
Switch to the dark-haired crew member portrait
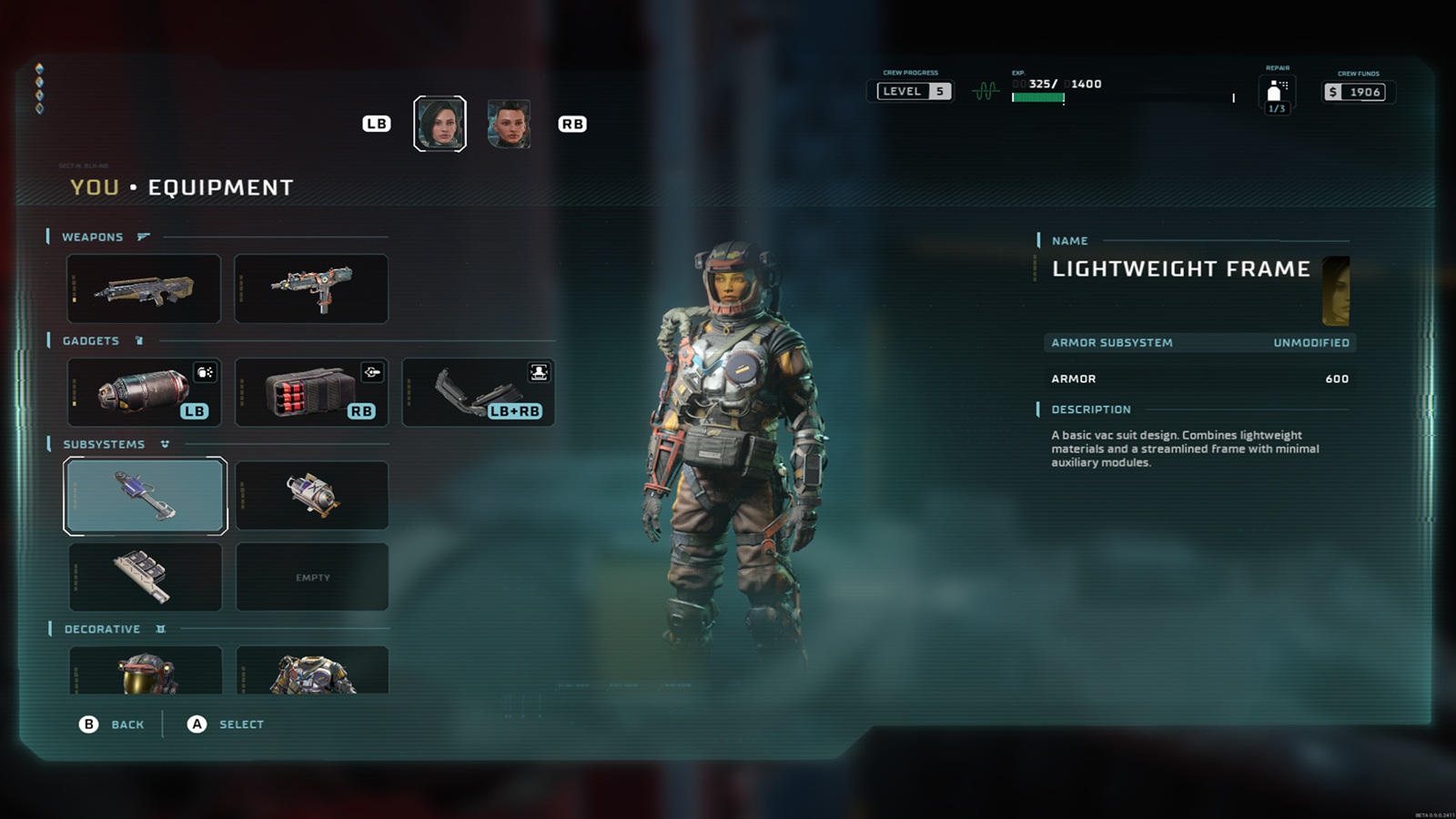(440, 124)
